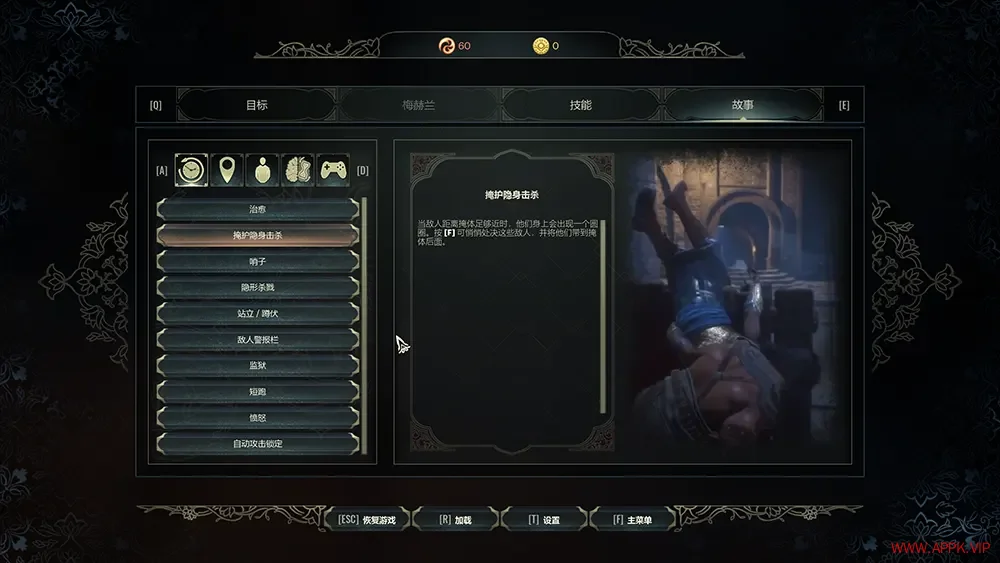1000x563 pixels.
Task: Open 设置 settings
Action: pos(544,520)
